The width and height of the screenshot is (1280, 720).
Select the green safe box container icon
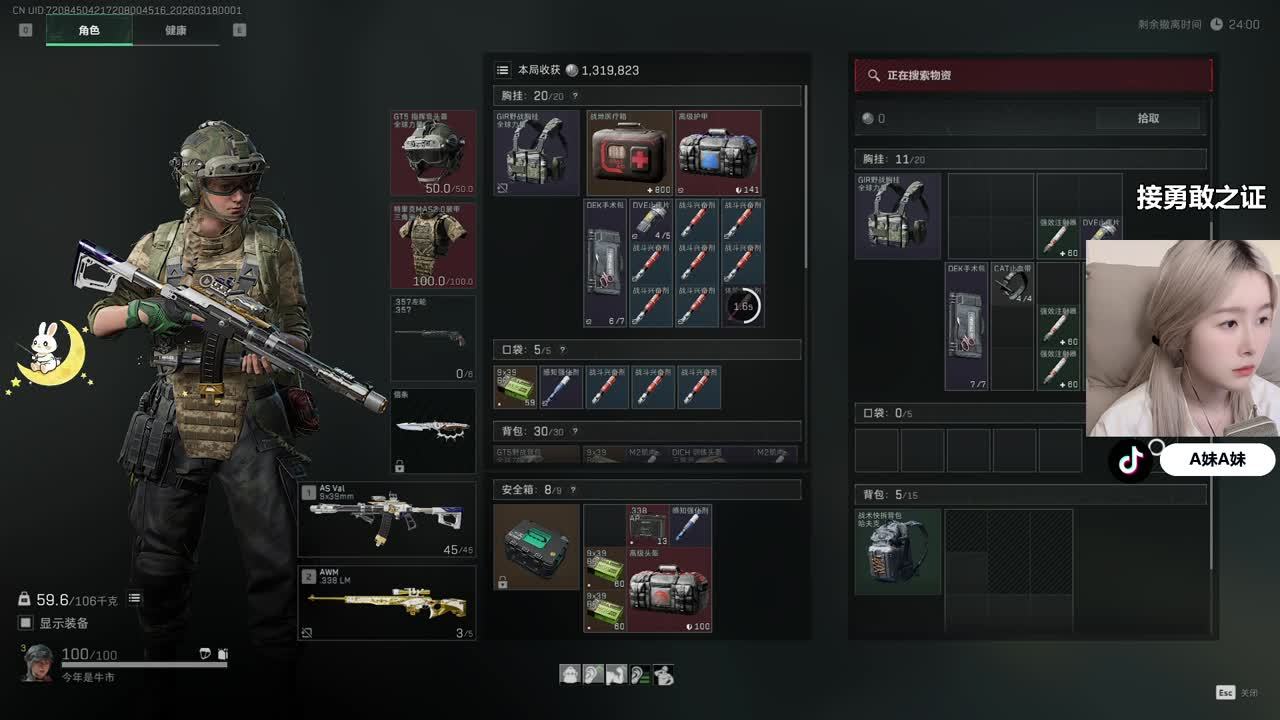coord(536,546)
